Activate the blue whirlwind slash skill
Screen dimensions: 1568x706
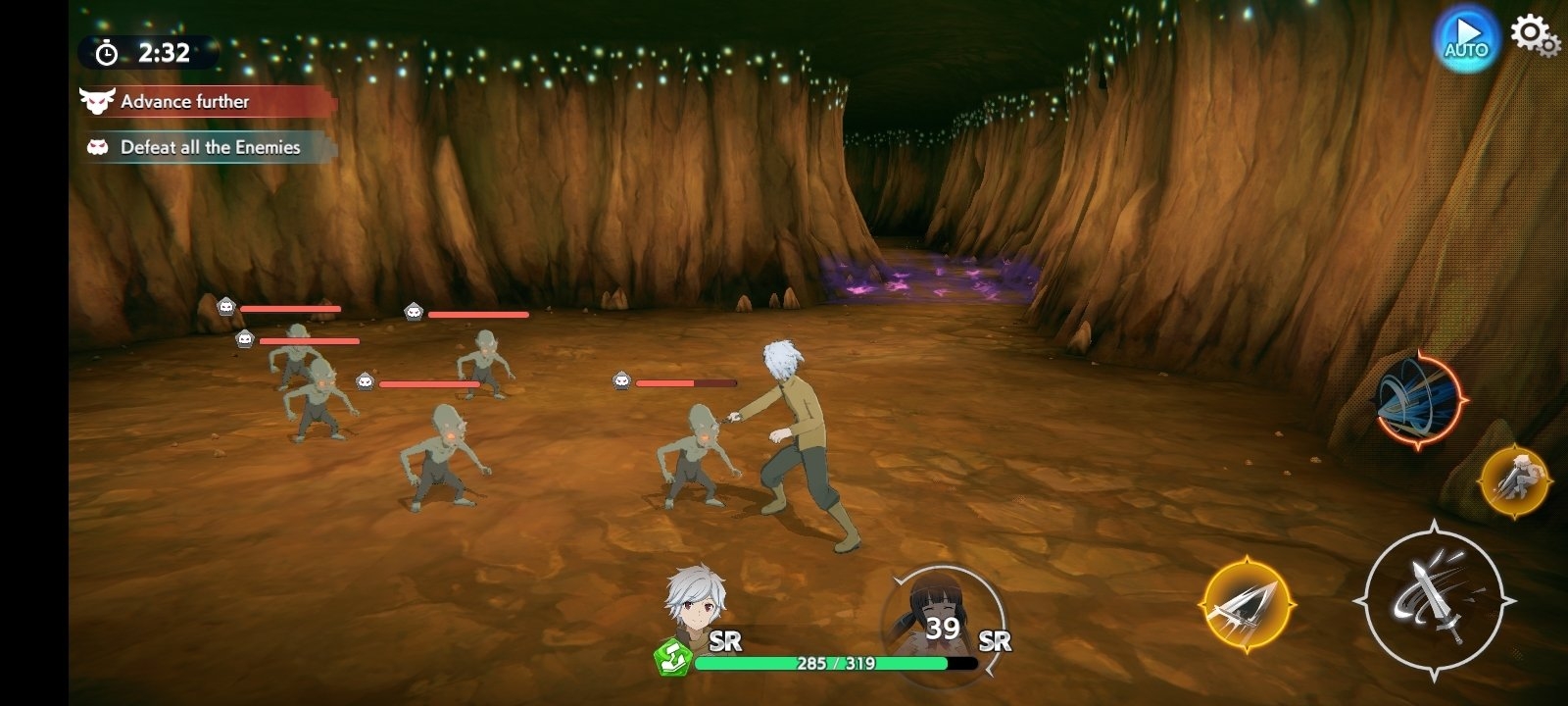(x=1419, y=400)
